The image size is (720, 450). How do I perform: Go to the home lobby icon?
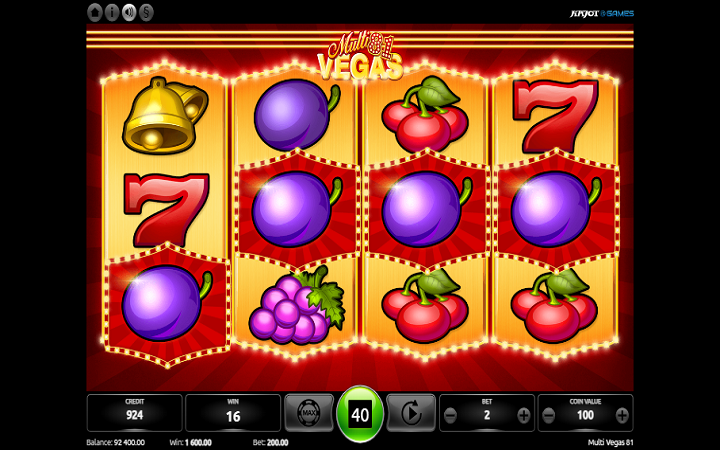point(95,12)
